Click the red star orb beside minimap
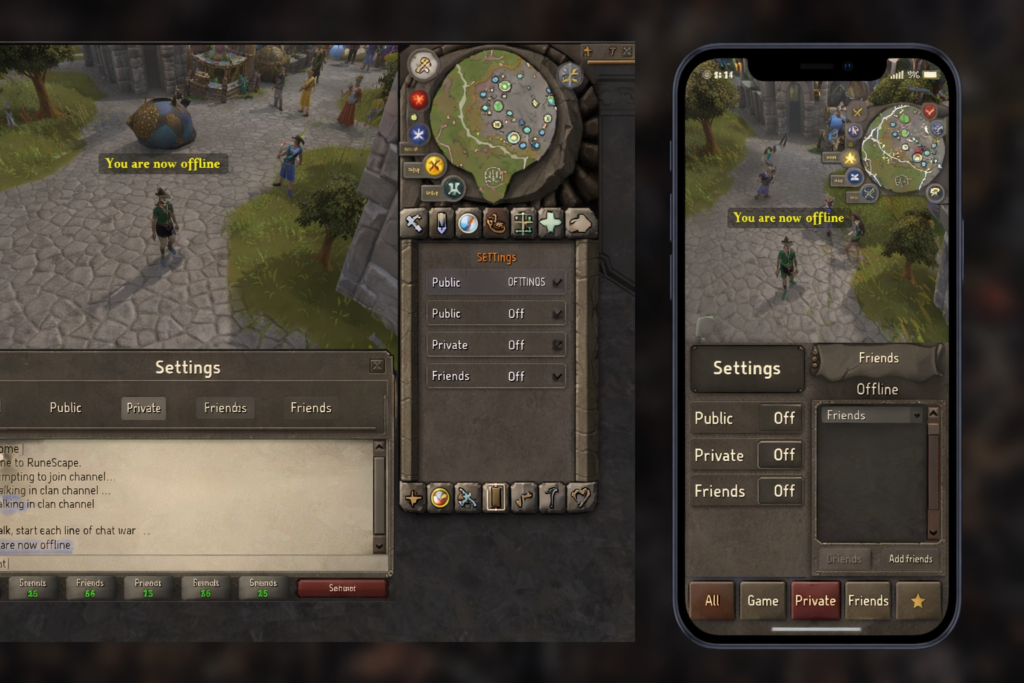The height and width of the screenshot is (683, 1024). tap(418, 100)
